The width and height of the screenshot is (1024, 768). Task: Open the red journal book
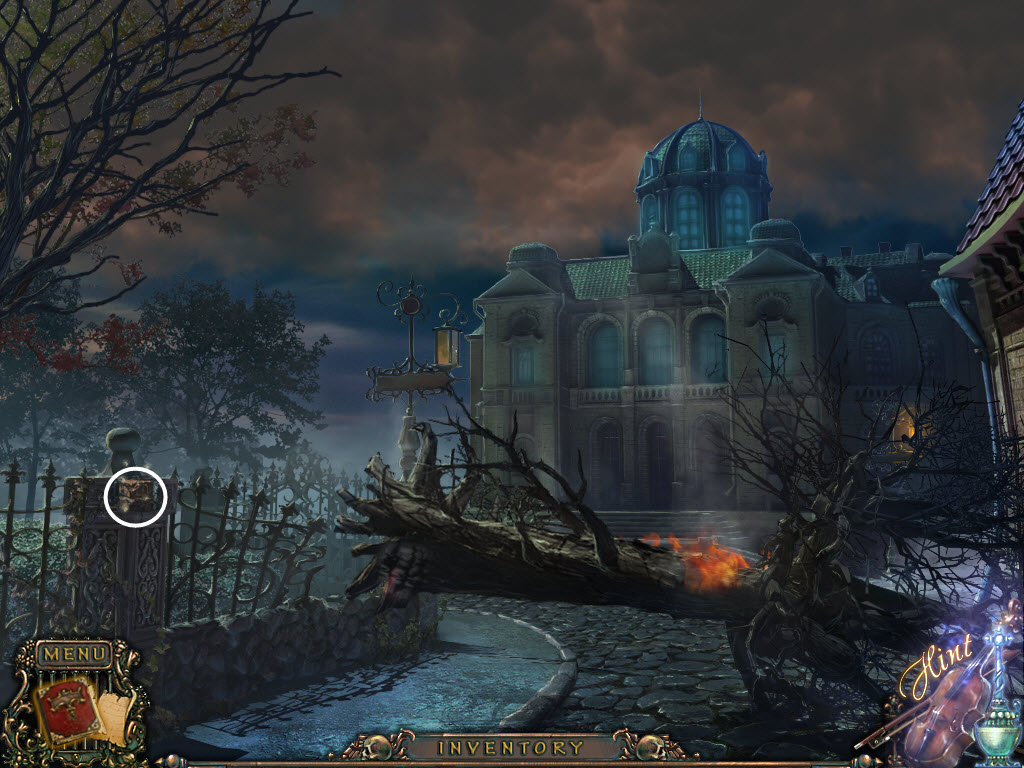click(67, 708)
